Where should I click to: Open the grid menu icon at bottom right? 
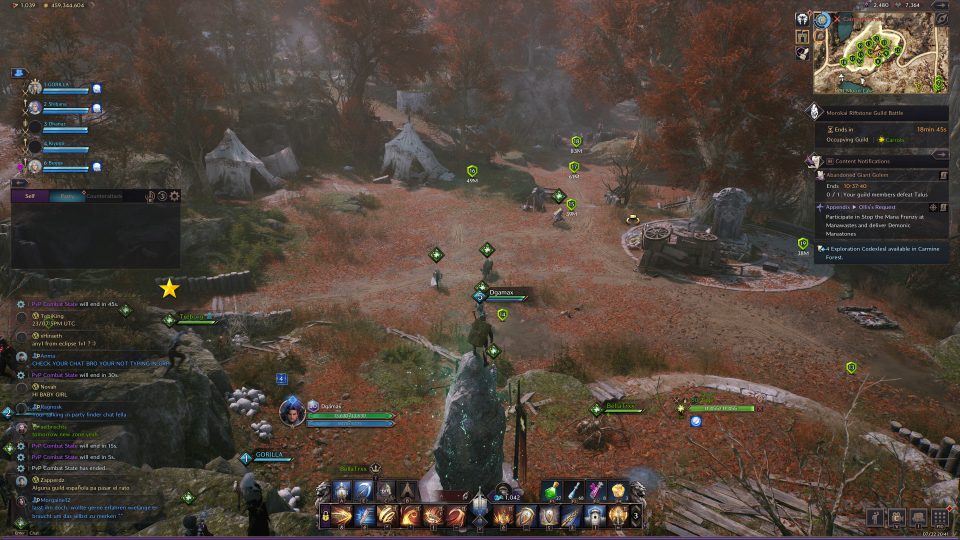(940, 517)
